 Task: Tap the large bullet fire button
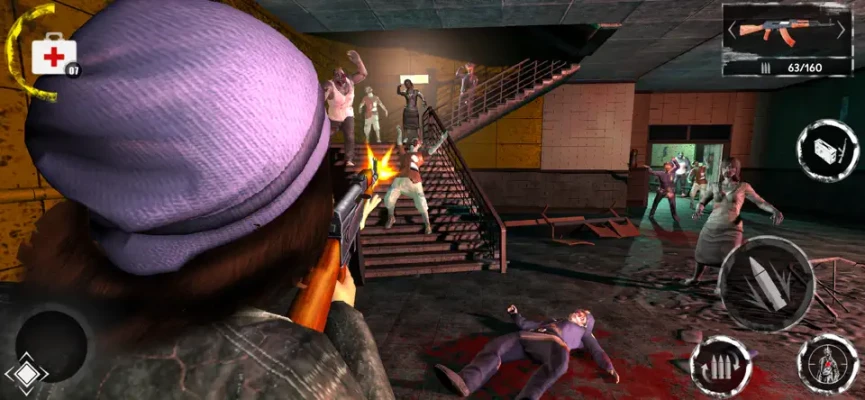(766, 283)
